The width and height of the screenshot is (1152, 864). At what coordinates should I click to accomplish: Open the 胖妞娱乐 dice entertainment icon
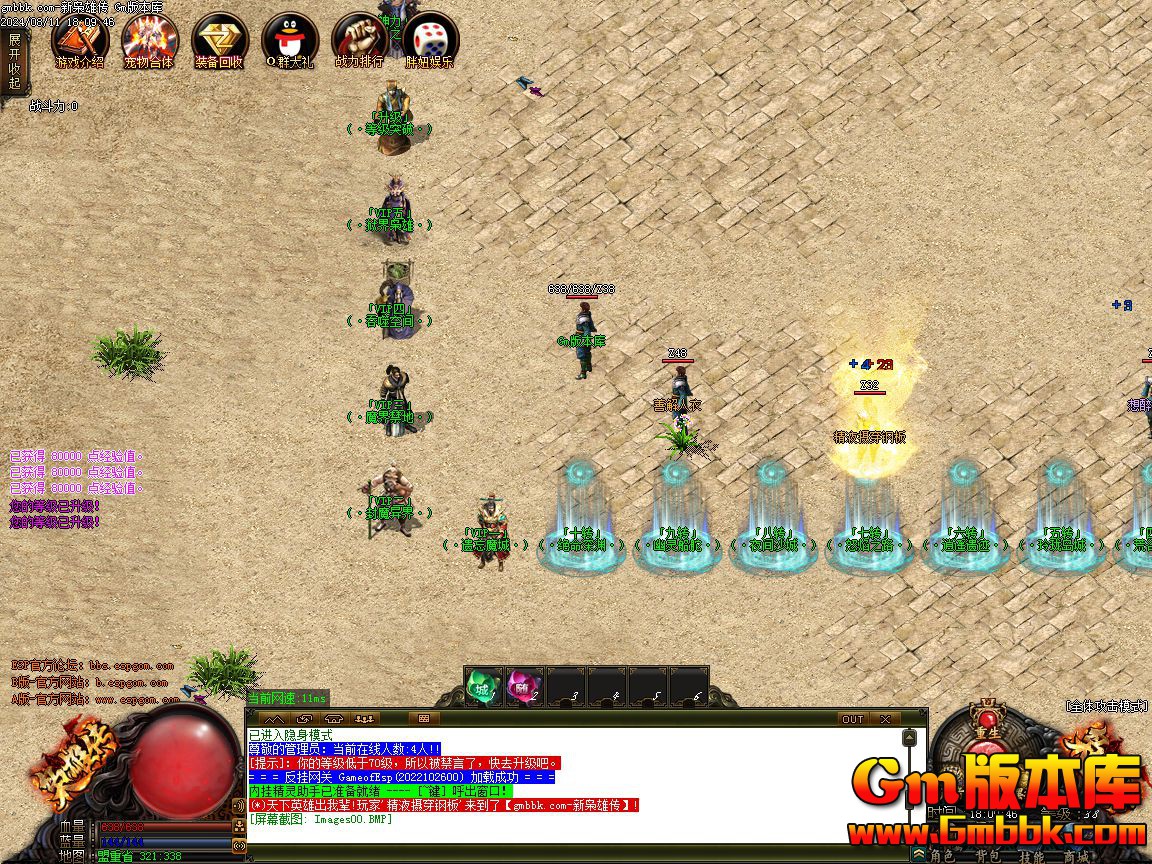click(430, 40)
